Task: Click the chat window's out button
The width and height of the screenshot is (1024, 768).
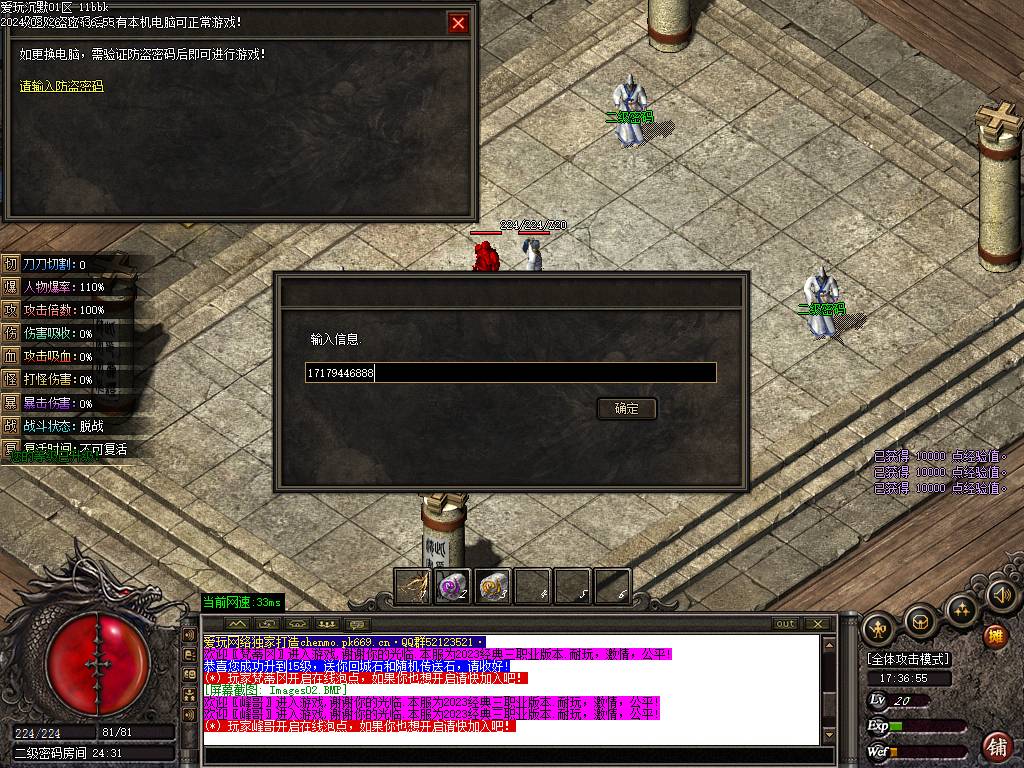Action: 786,624
